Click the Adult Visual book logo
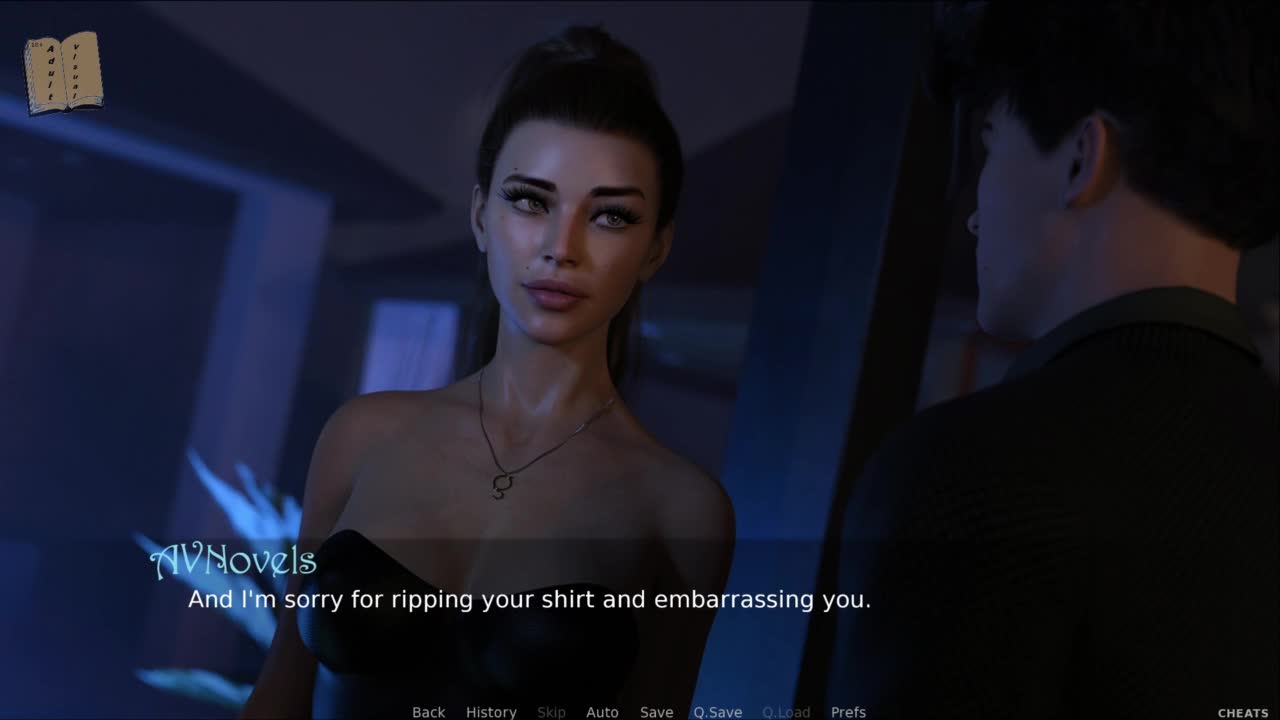 pos(63,72)
